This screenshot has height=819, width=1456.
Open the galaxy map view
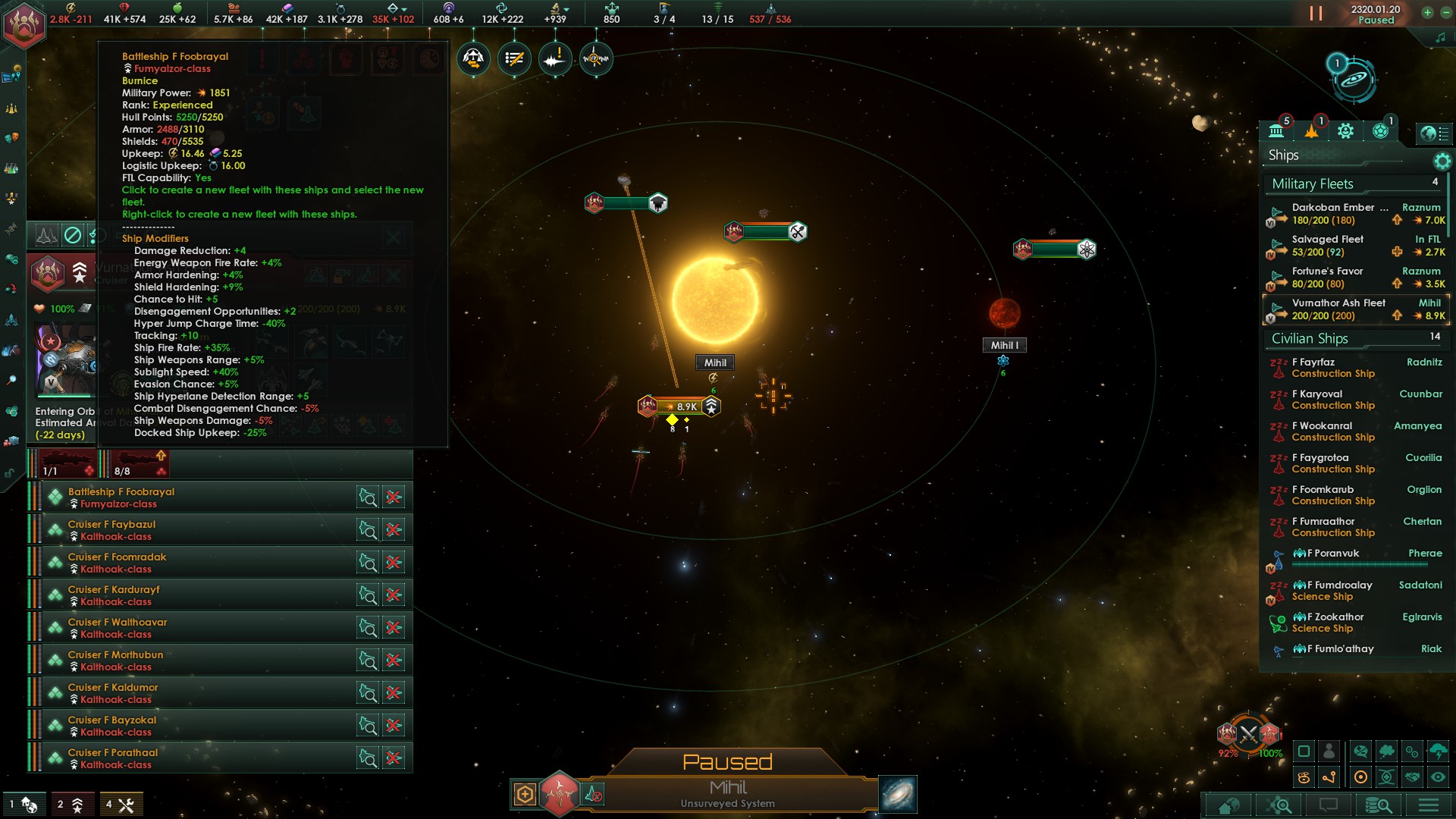(898, 794)
